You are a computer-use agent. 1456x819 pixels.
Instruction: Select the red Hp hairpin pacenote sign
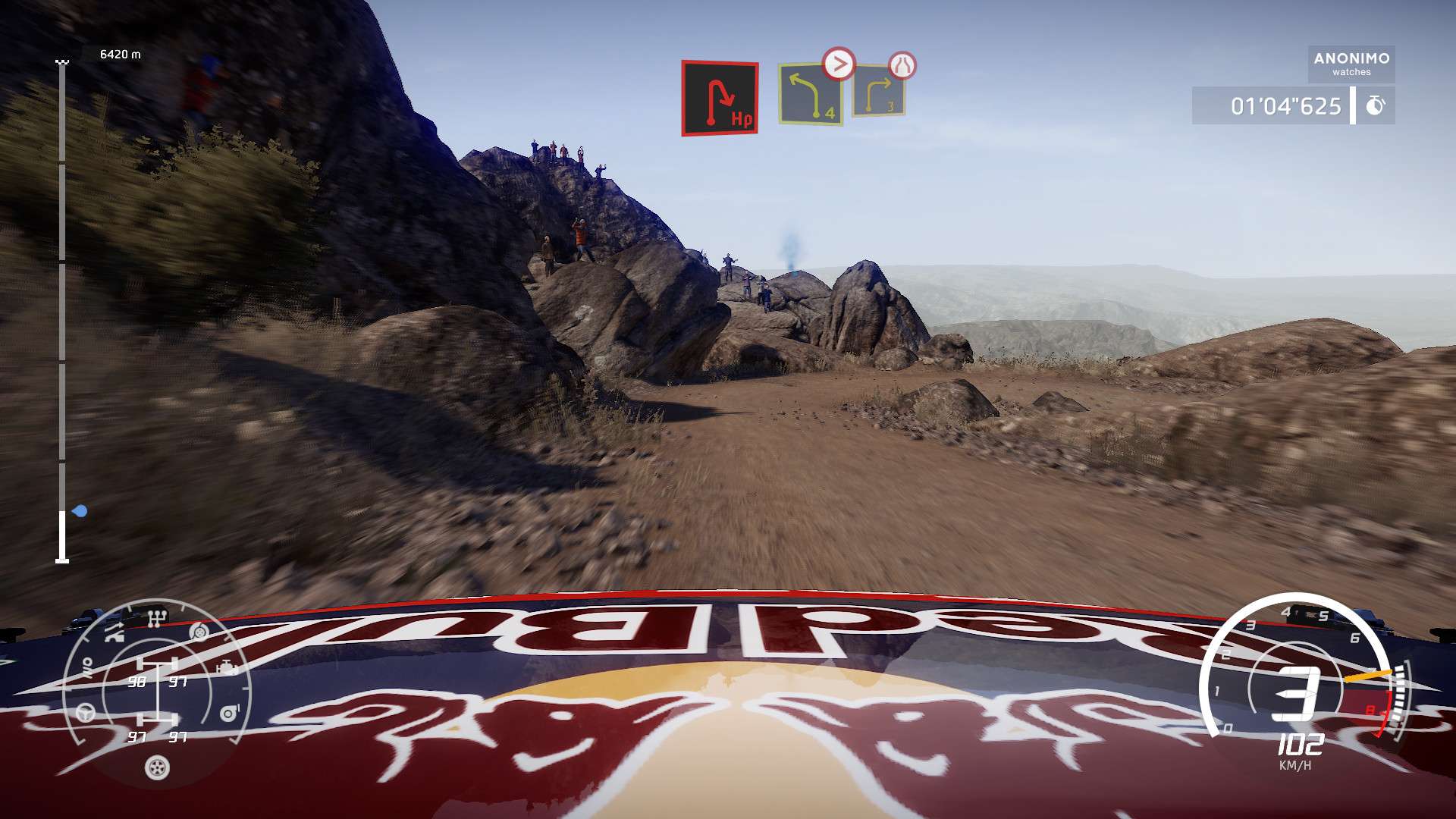point(718,96)
